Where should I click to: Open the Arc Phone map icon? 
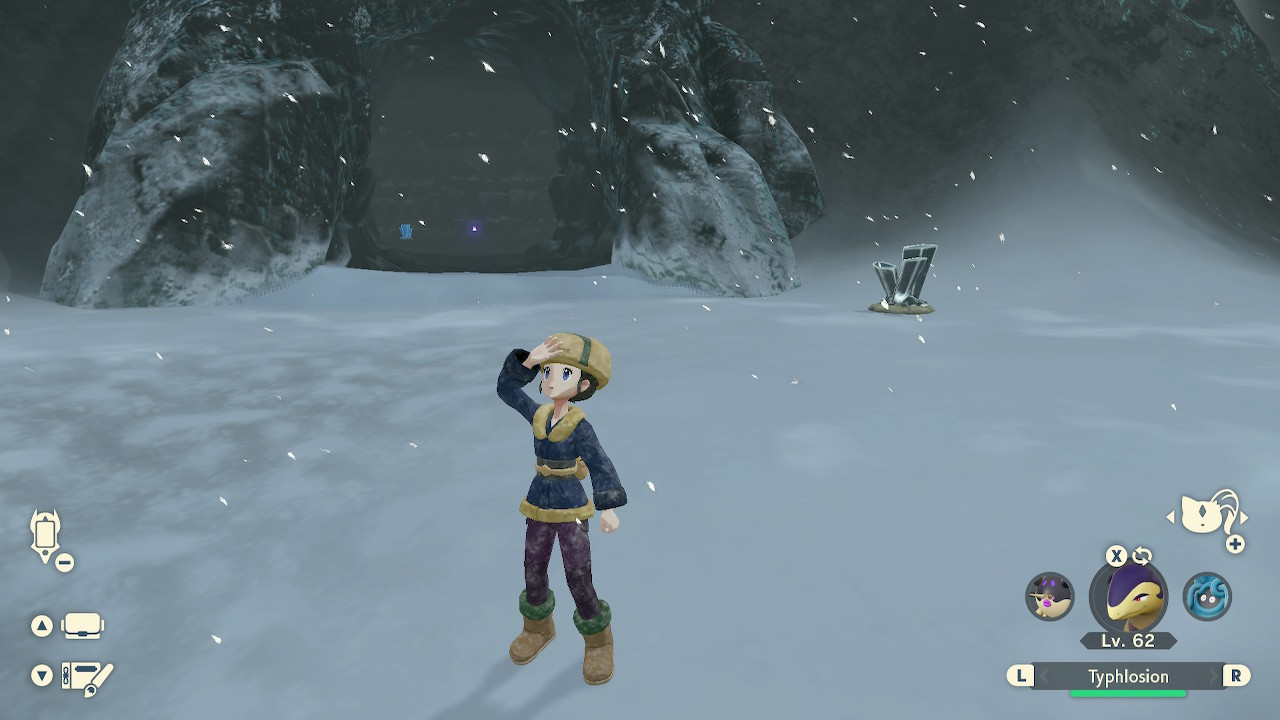pyautogui.click(x=46, y=531)
